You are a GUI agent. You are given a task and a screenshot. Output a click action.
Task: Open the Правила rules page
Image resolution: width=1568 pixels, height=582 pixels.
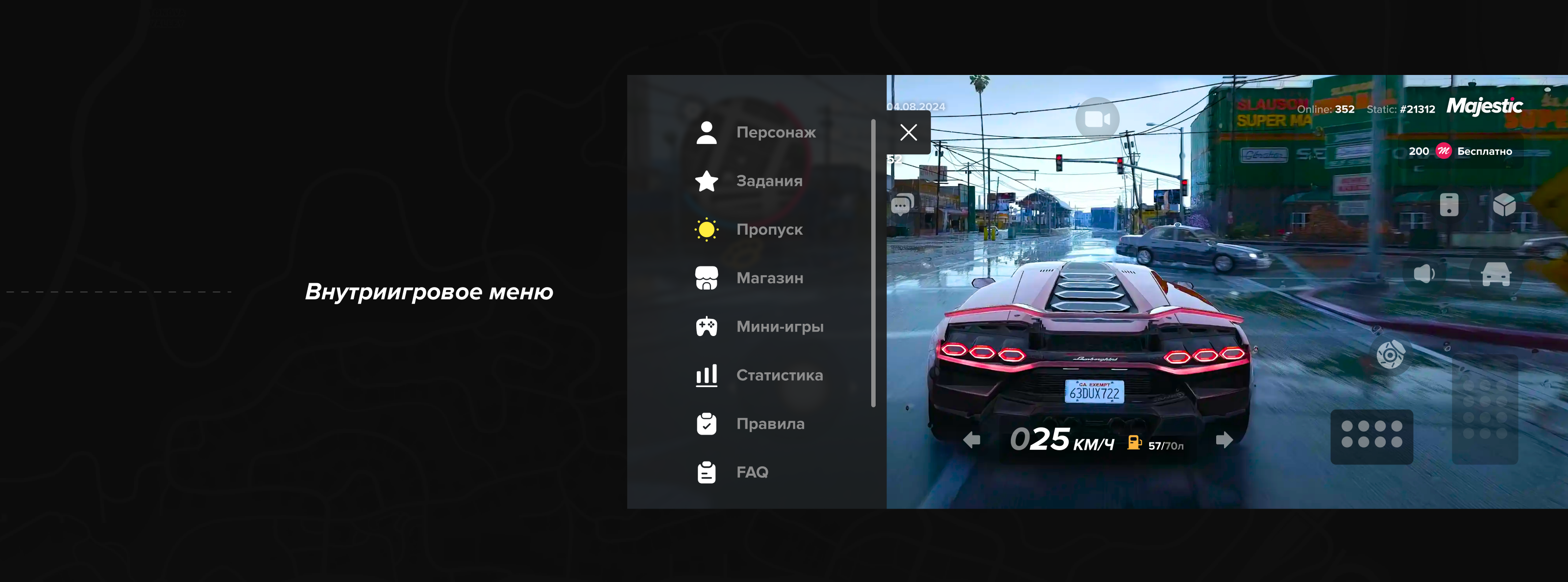[x=769, y=424]
